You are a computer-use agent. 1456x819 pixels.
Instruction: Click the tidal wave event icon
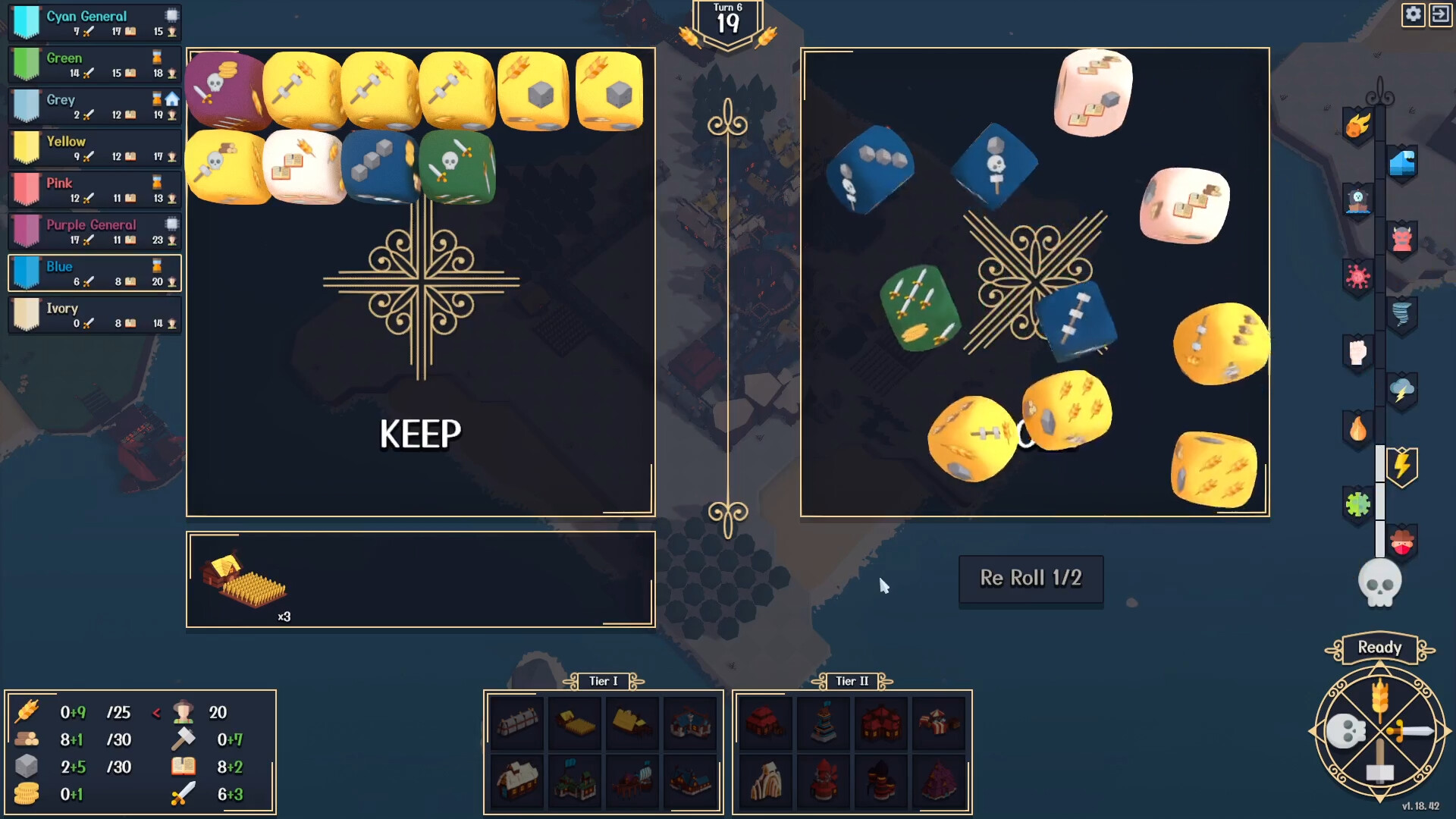coord(1403,163)
